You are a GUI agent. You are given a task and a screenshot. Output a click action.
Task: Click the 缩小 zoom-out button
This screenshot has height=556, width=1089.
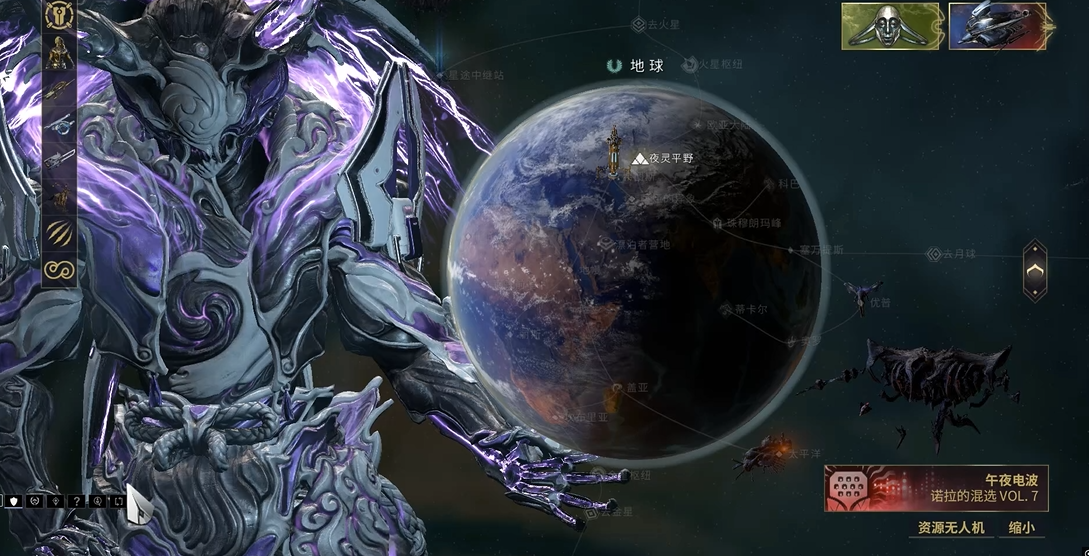(x=1021, y=528)
